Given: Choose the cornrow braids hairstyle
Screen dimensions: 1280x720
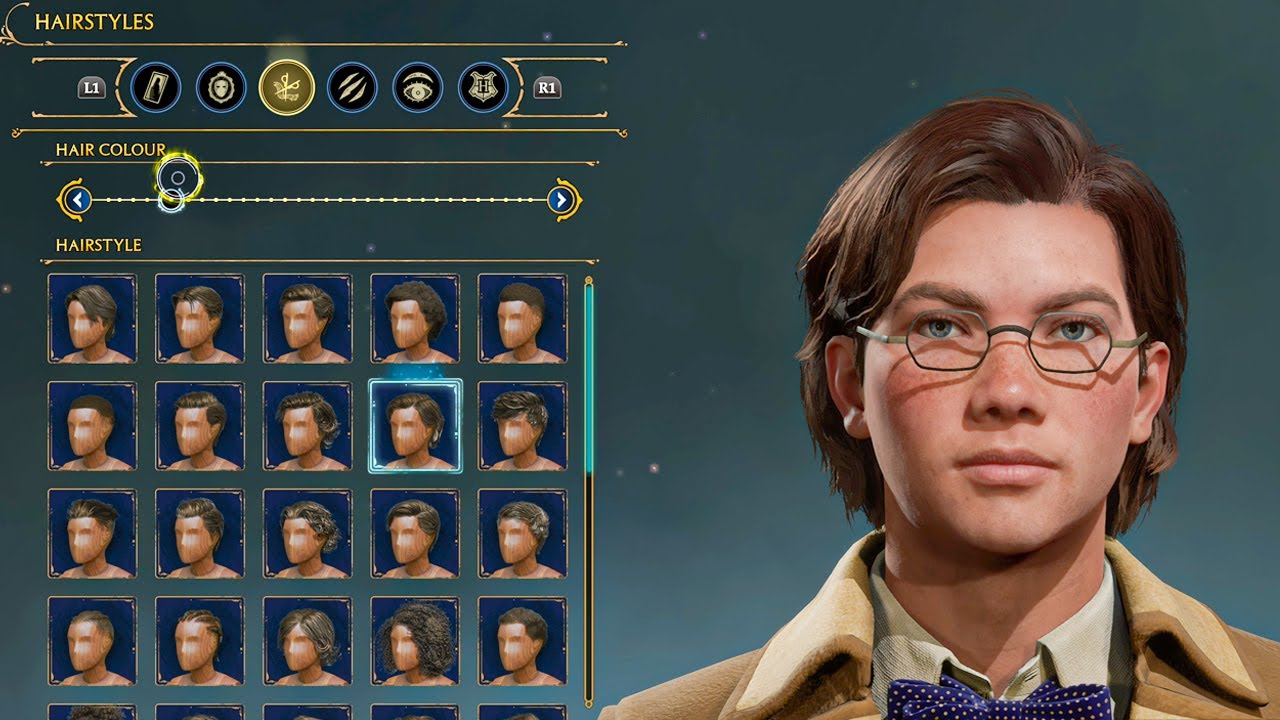Looking at the screenshot, I should pos(199,641).
